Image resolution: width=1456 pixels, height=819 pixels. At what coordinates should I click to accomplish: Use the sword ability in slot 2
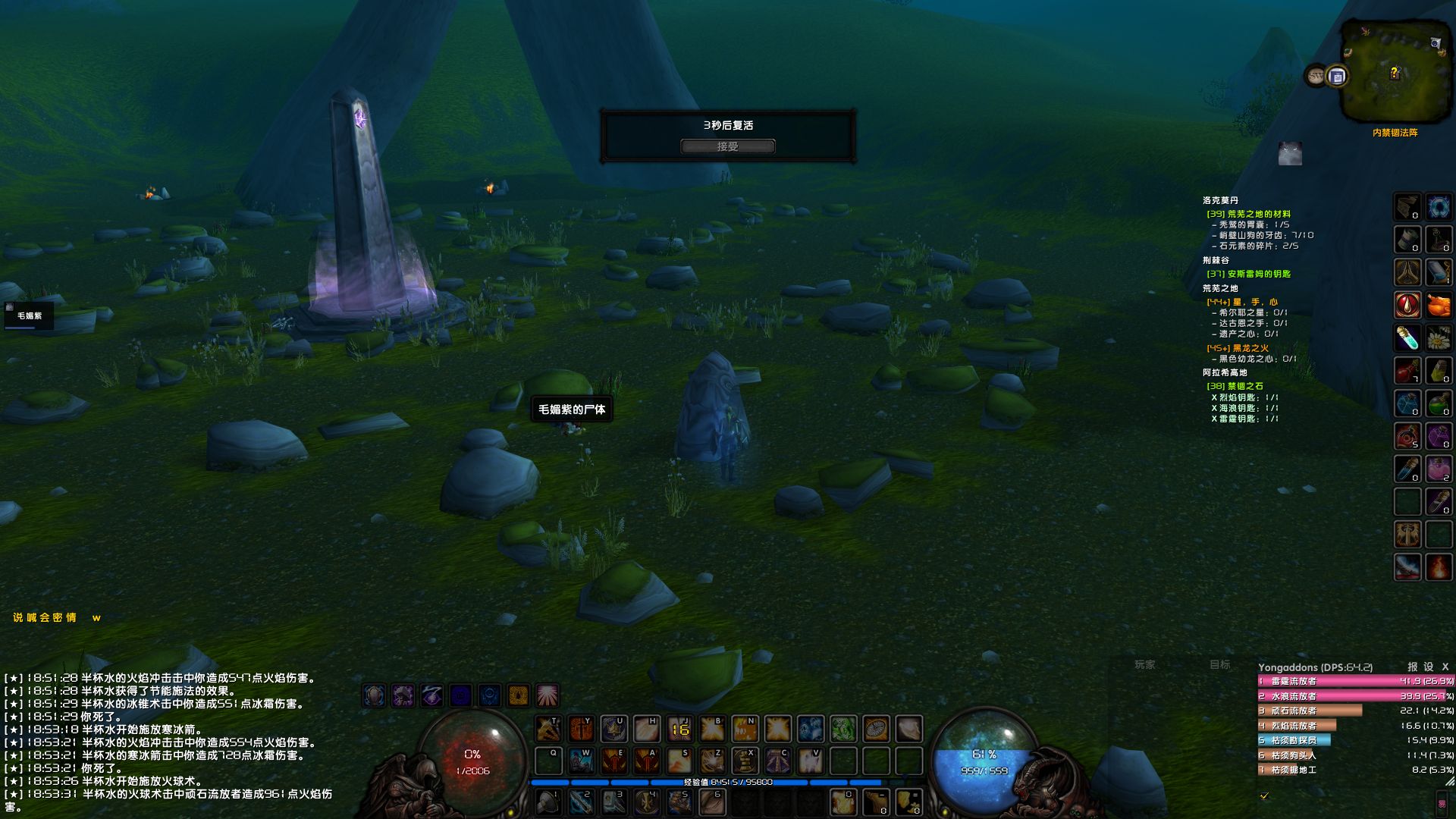582,802
